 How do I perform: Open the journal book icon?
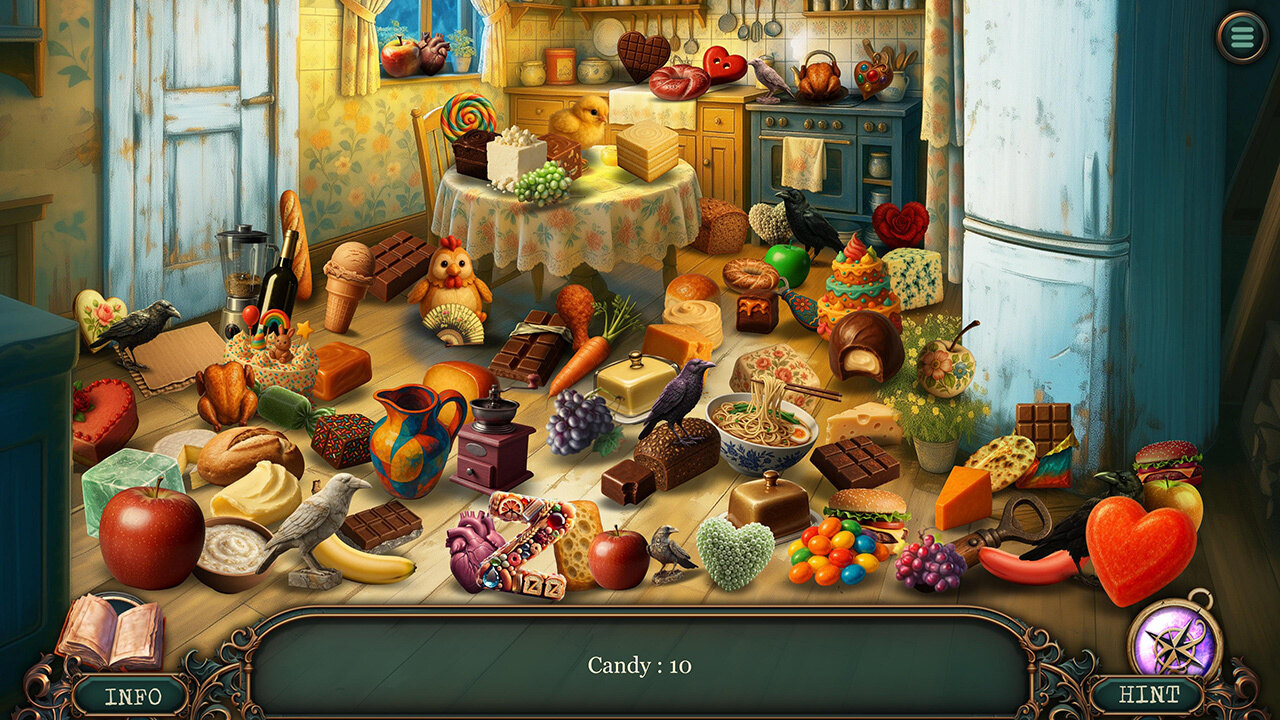(x=109, y=632)
